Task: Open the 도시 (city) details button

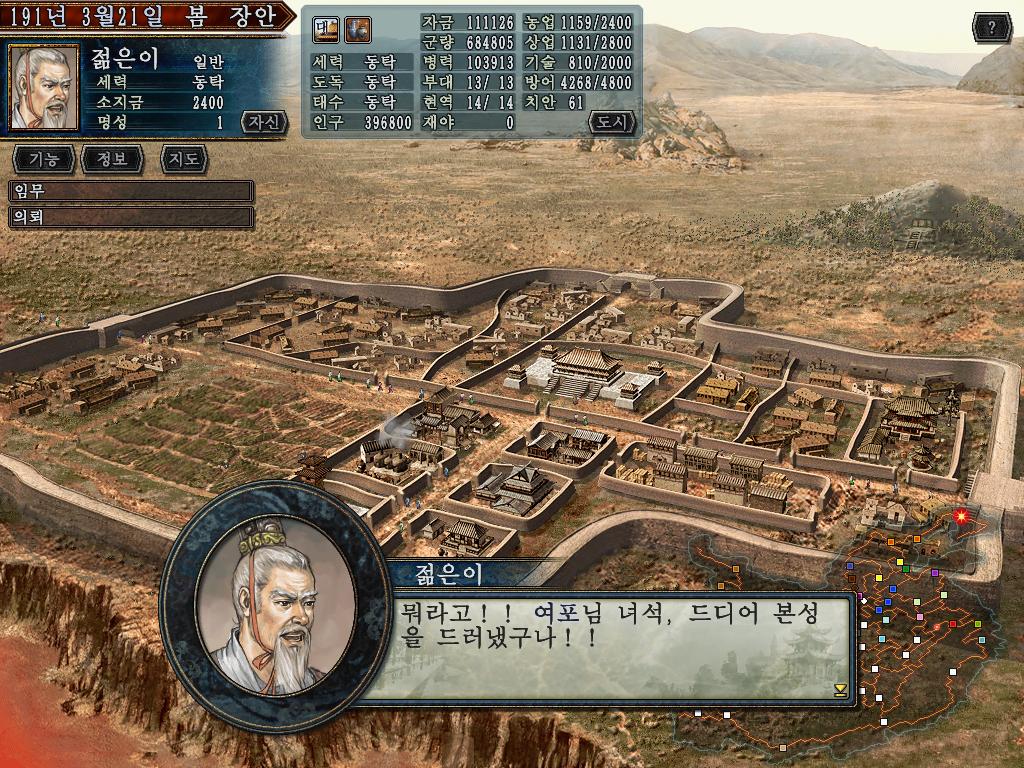Action: click(x=611, y=122)
